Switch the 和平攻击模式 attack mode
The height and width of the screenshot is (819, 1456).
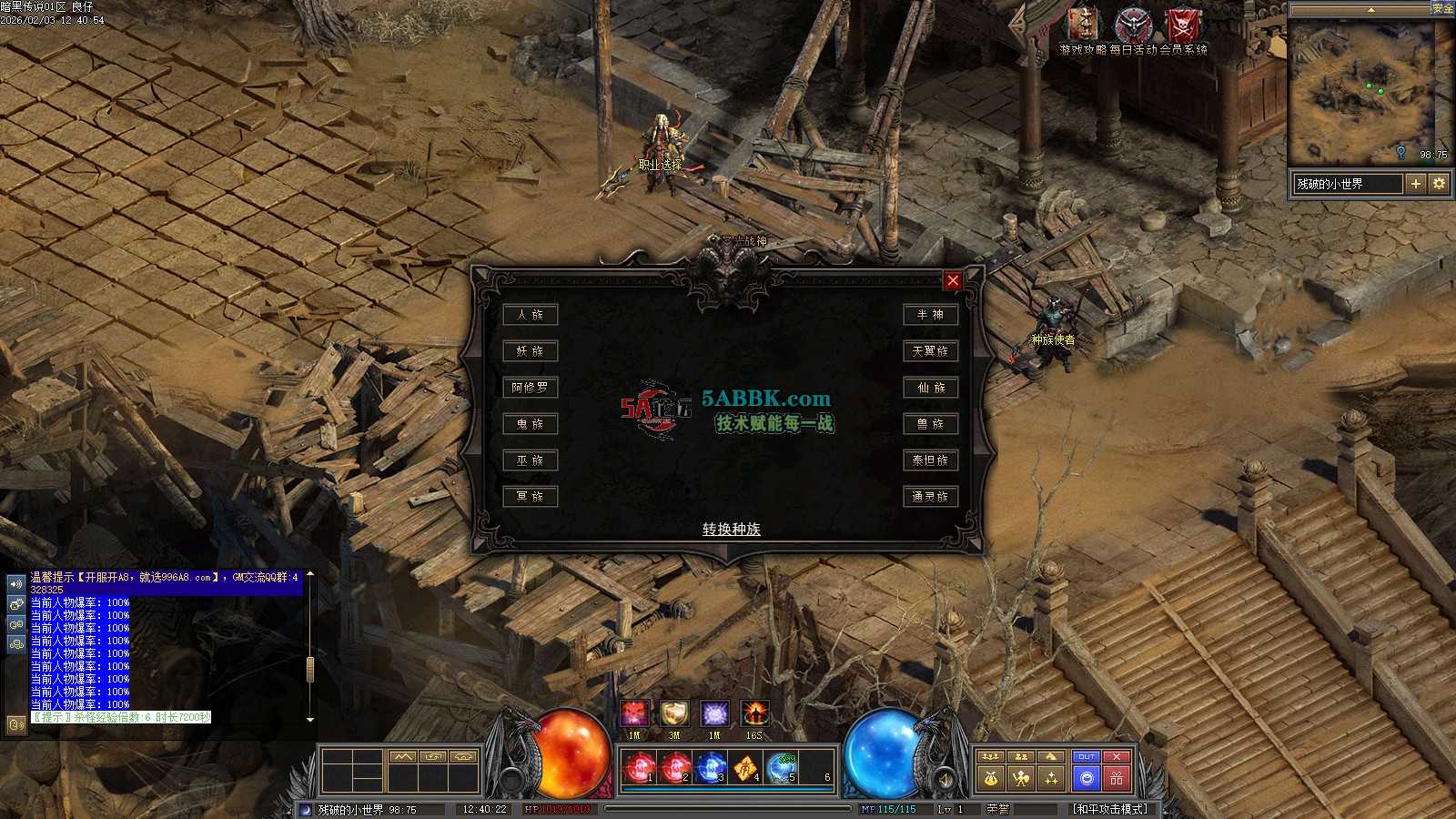[1110, 809]
